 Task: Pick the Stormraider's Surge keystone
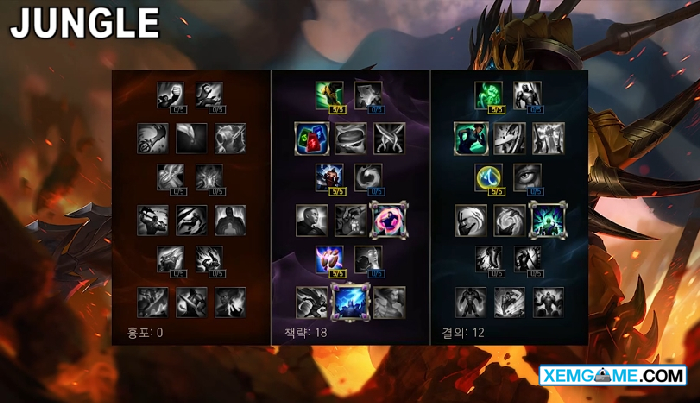click(311, 301)
